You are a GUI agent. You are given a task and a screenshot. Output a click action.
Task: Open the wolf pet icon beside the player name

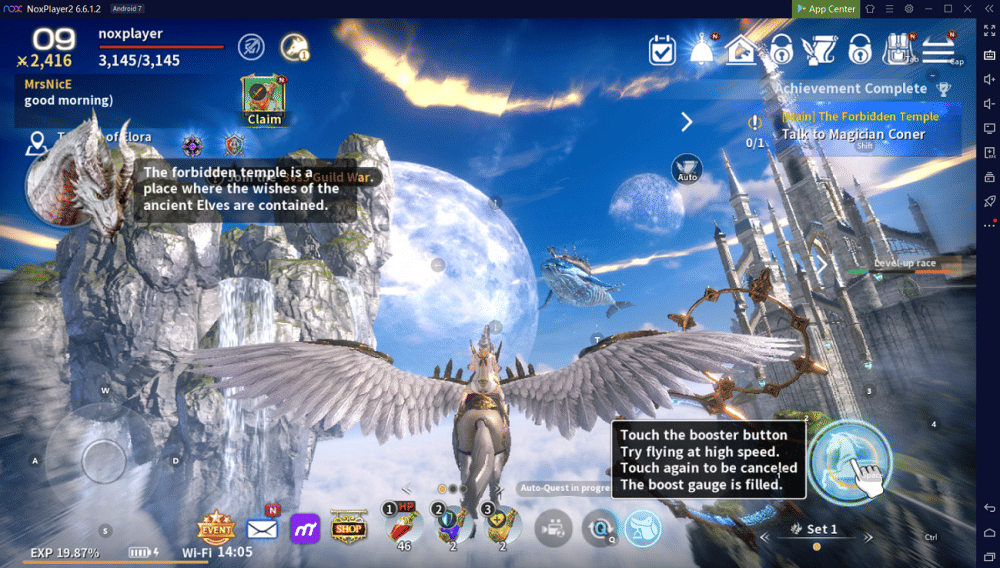pyautogui.click(x=294, y=45)
